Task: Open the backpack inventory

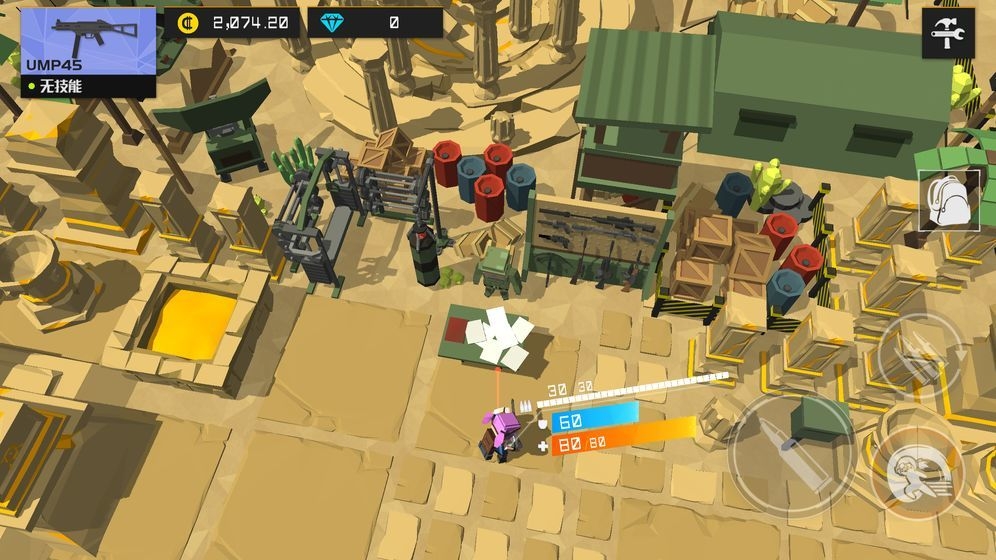Action: click(x=948, y=201)
